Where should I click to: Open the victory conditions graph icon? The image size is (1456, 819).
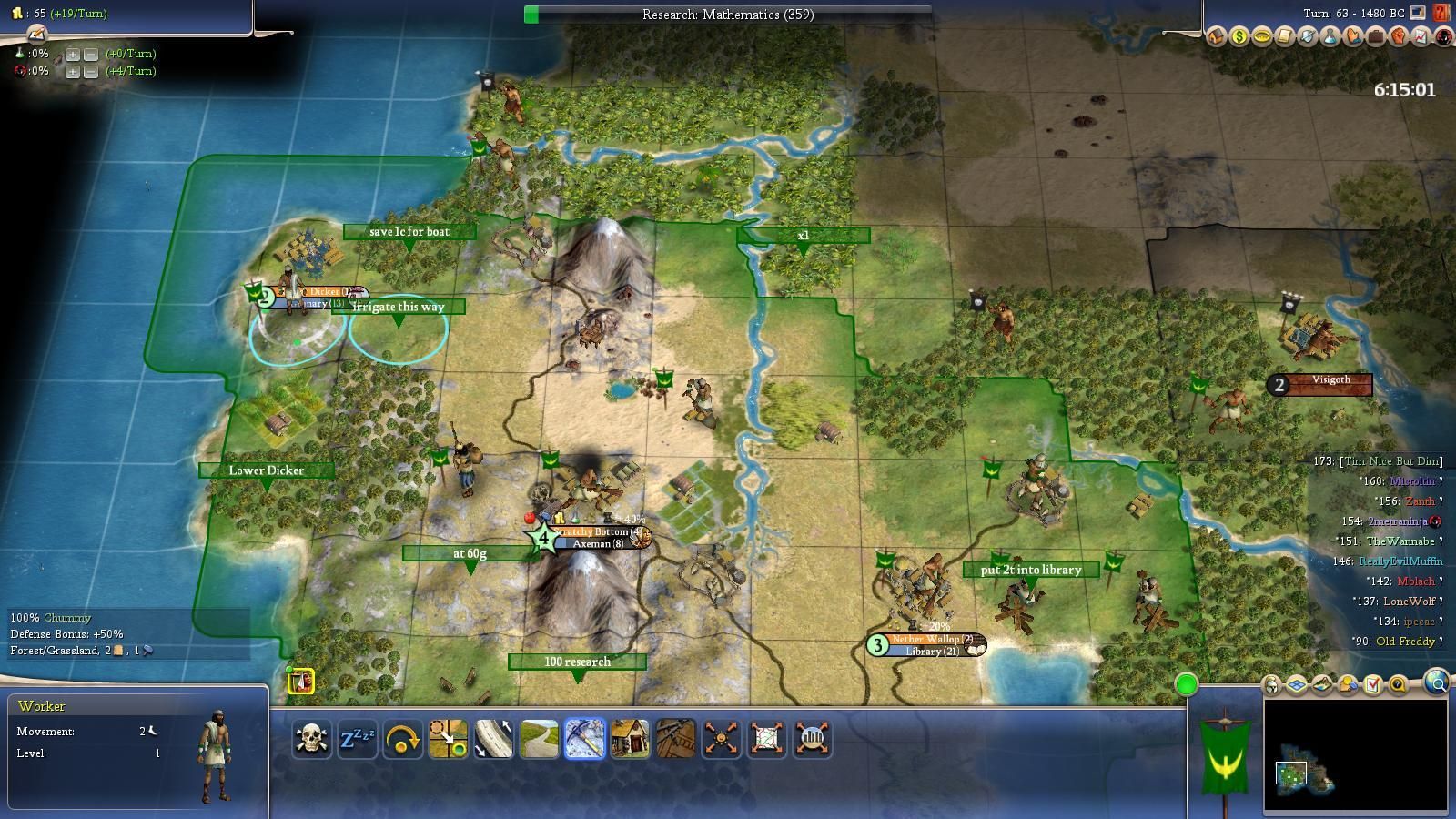[x=1421, y=37]
